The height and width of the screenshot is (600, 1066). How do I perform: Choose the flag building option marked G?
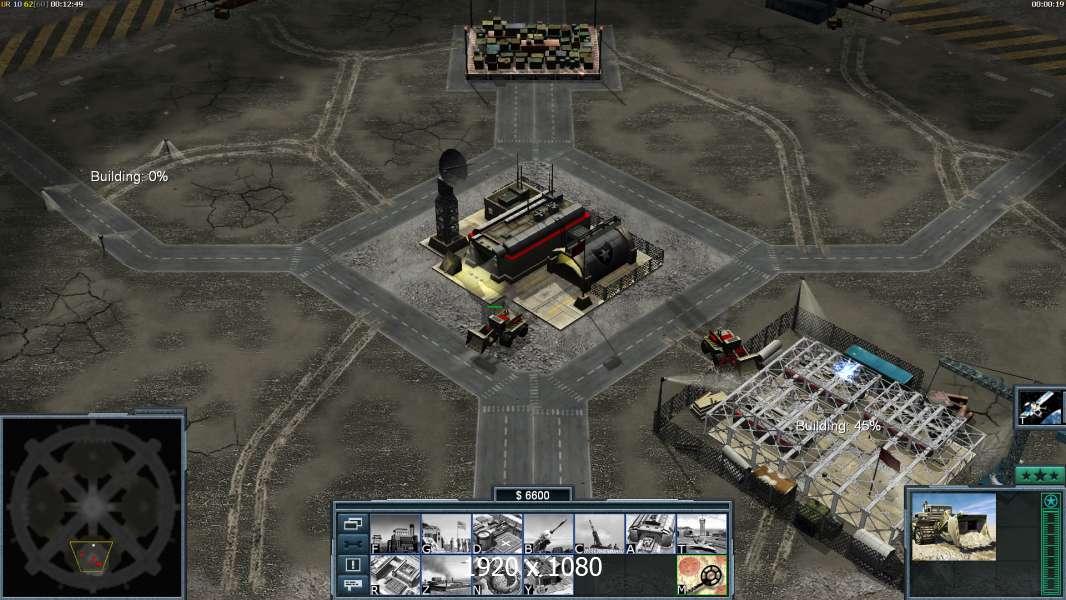pos(446,534)
